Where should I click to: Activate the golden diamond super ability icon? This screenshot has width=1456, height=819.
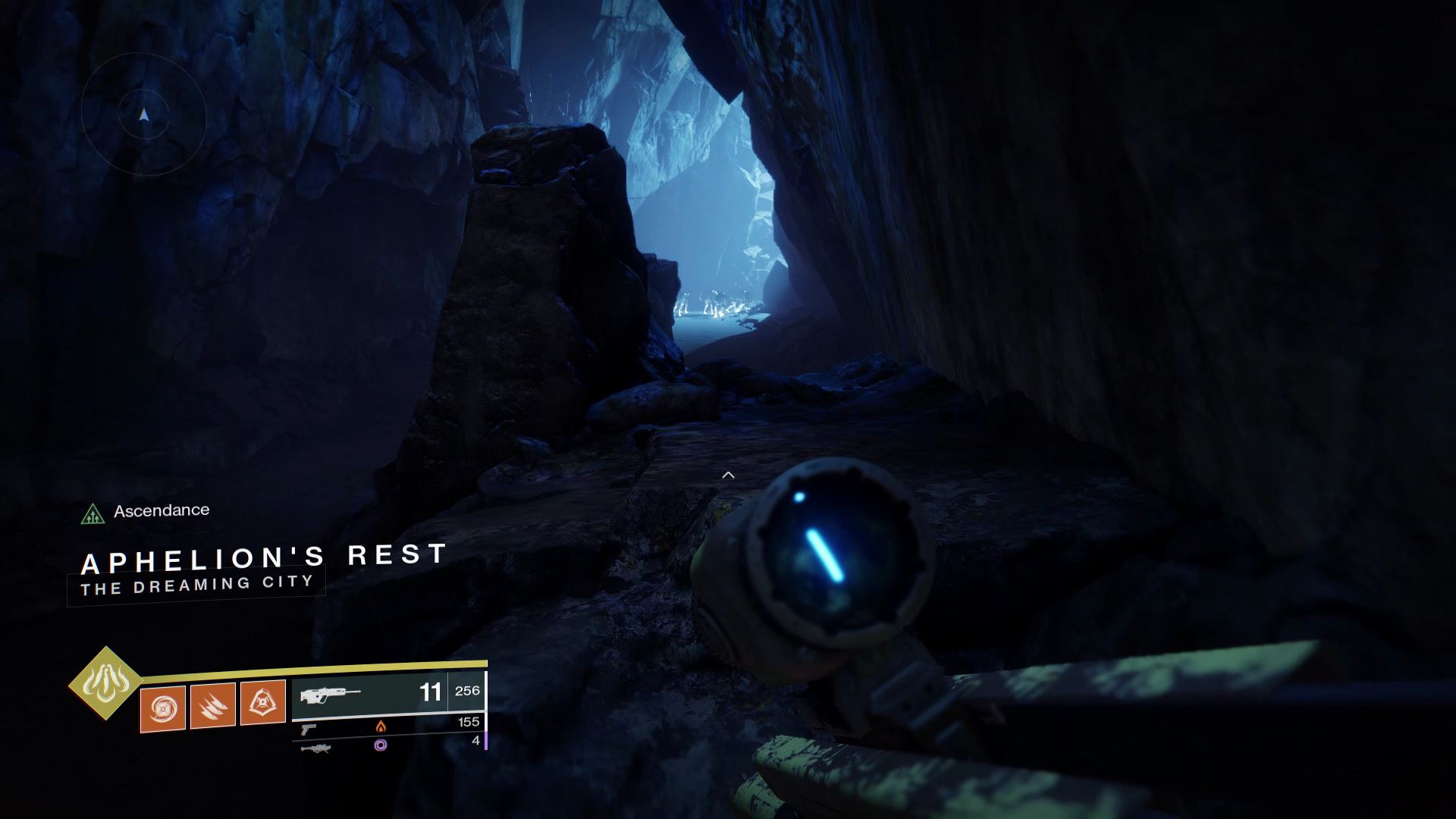pyautogui.click(x=105, y=682)
